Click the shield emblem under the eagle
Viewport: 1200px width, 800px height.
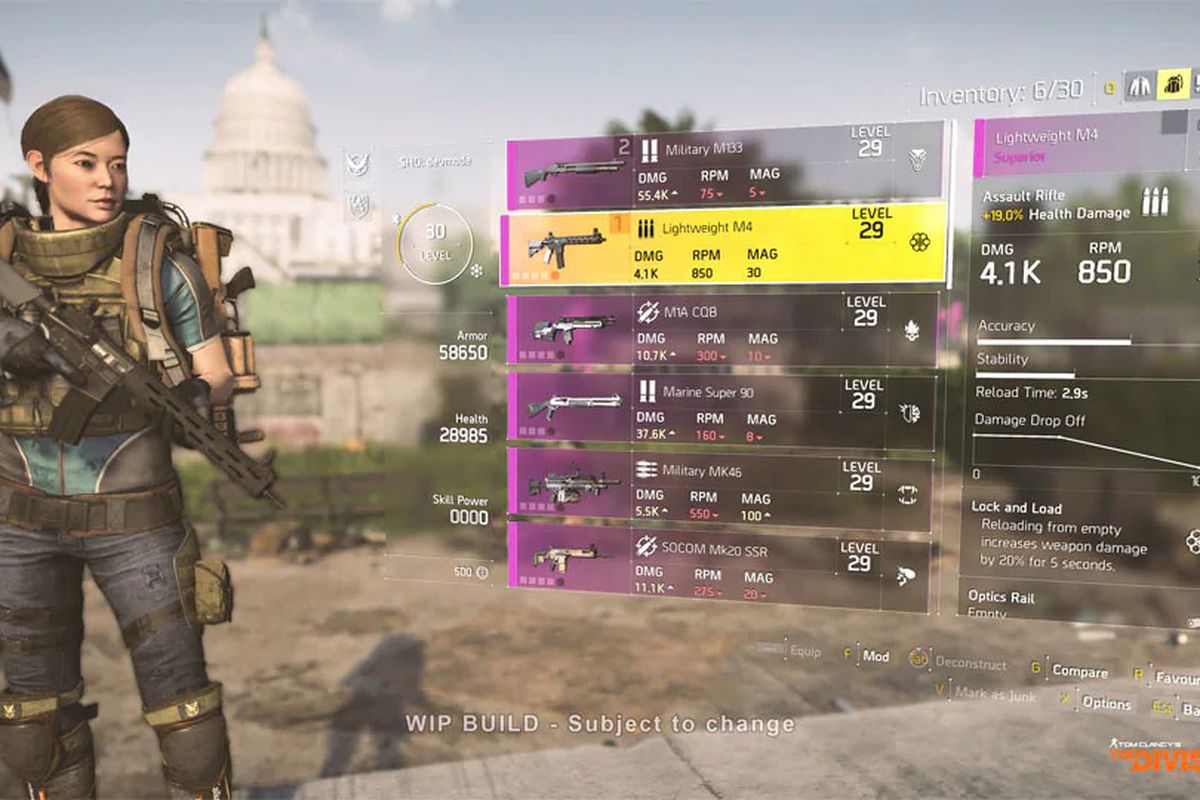pos(357,205)
